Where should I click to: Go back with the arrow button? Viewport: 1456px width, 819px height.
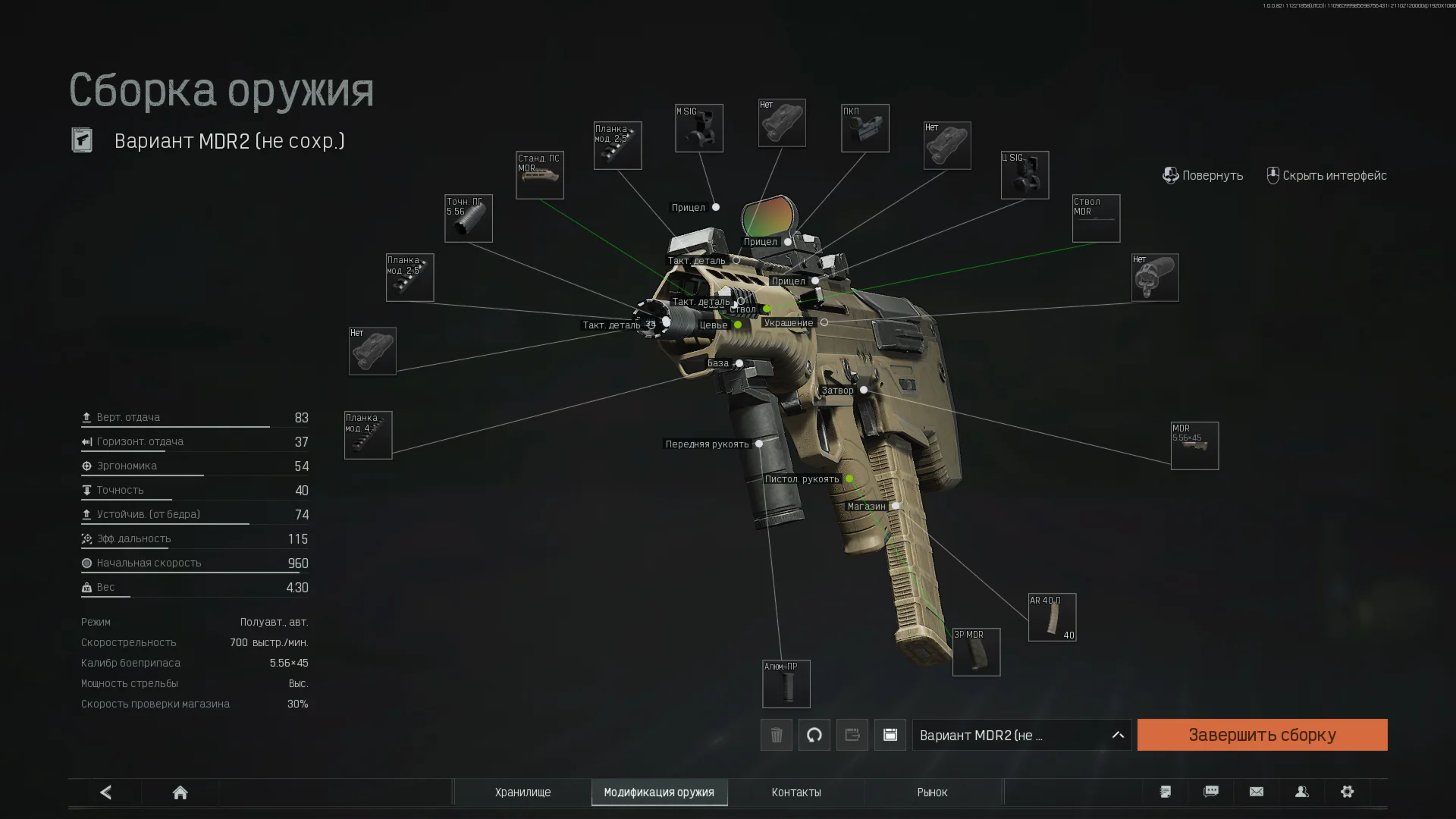[x=105, y=792]
